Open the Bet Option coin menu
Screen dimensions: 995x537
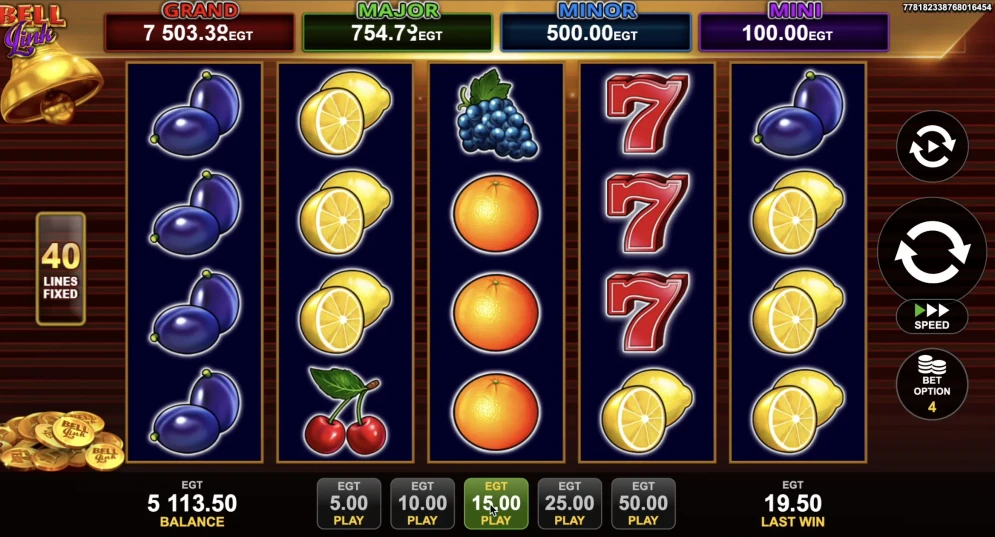[932, 384]
